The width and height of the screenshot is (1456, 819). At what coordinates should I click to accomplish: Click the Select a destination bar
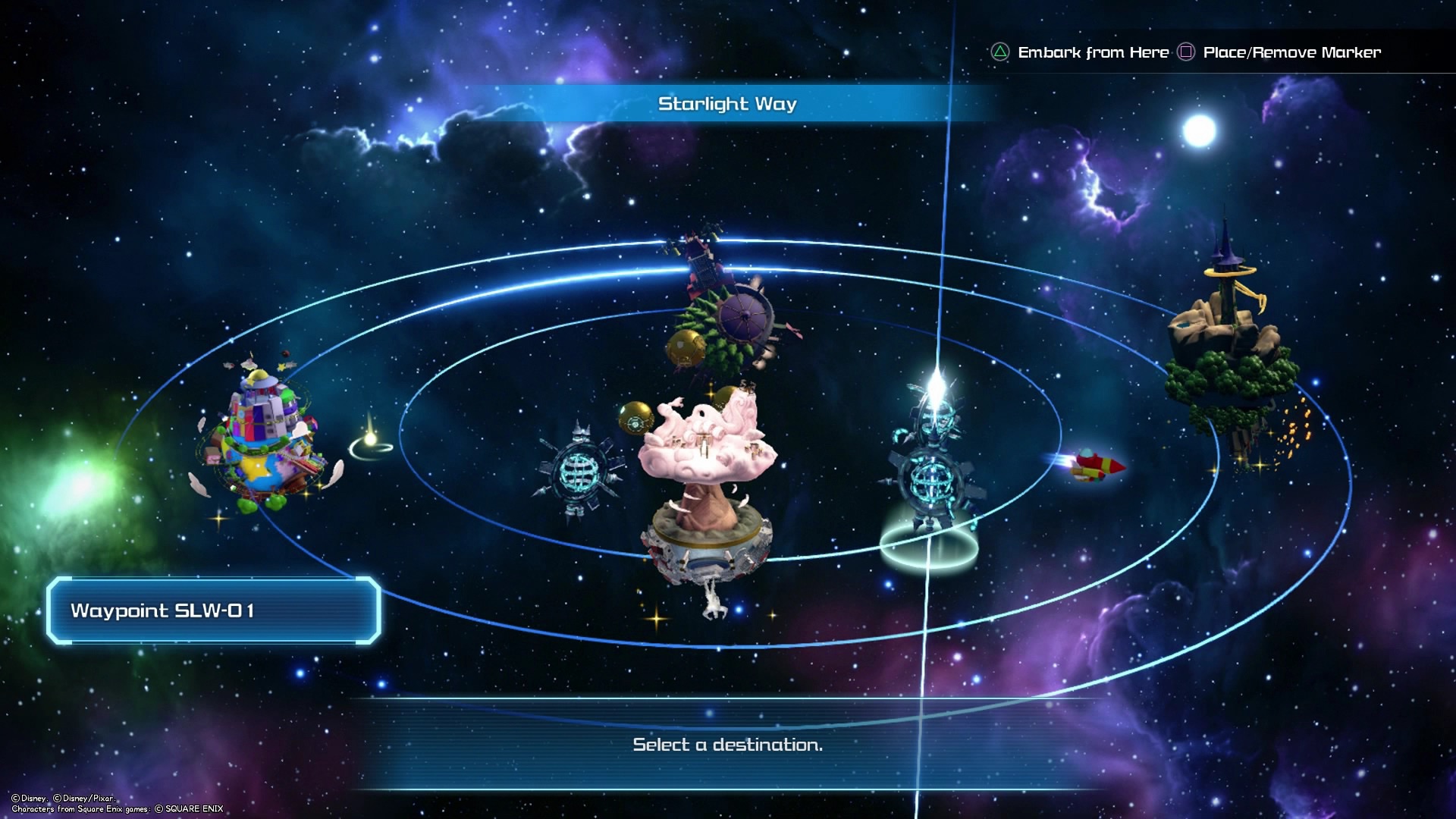726,745
